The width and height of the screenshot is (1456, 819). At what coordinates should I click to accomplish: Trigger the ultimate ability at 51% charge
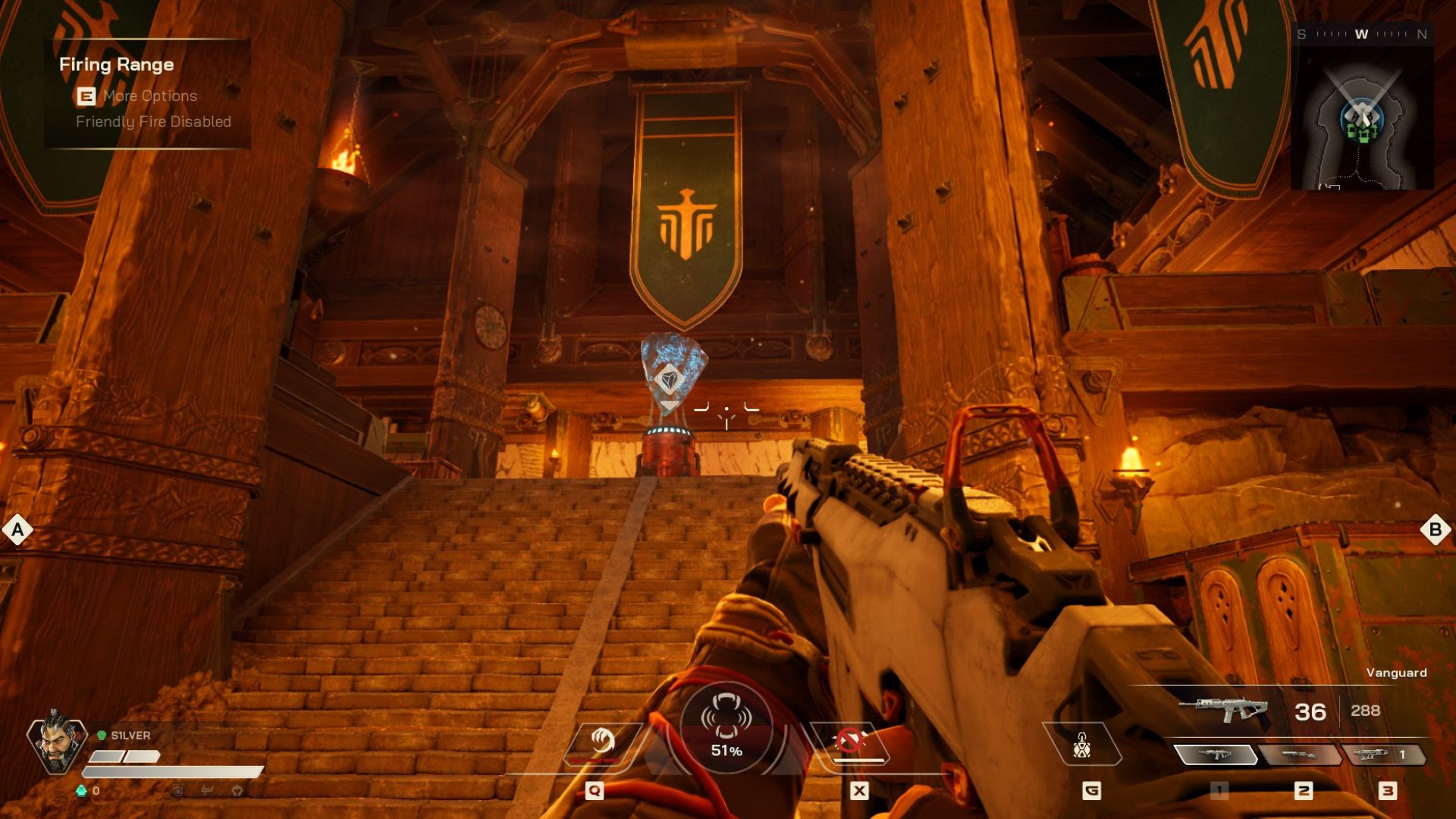(x=726, y=728)
